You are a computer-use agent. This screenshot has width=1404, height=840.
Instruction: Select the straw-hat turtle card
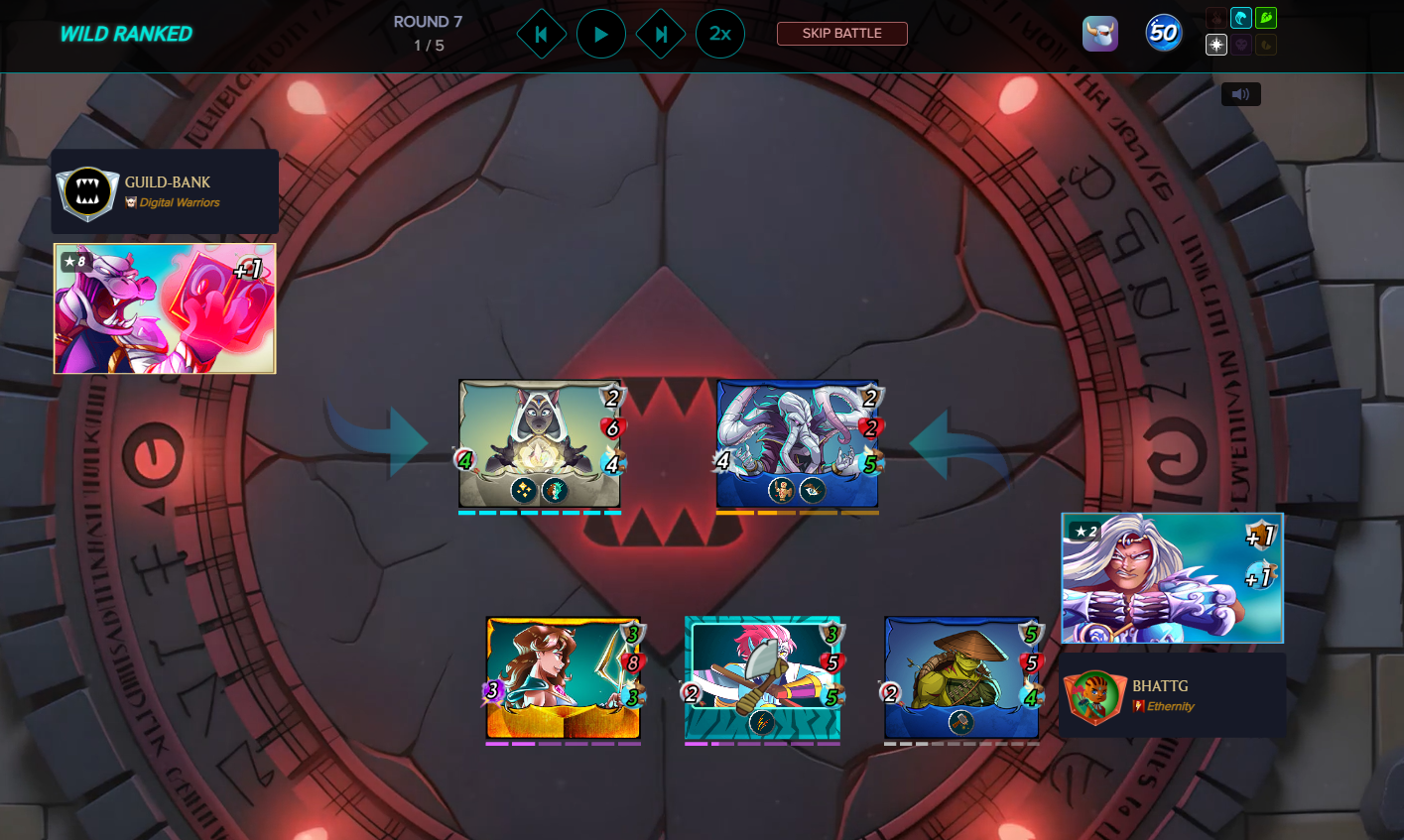pos(961,678)
